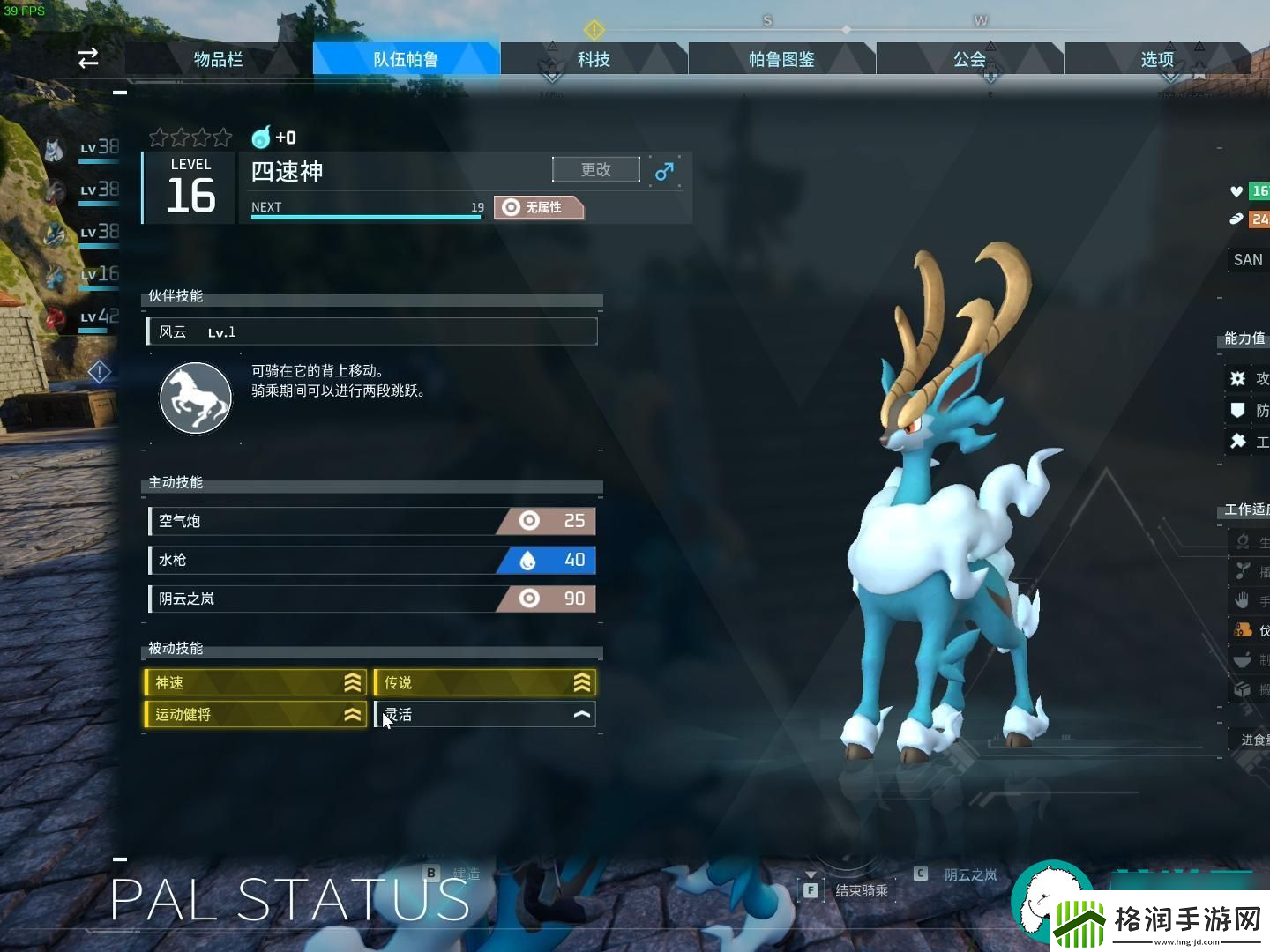Viewport: 1270px width, 952px height.
Task: Click the 神速 passive skill
Action: [x=255, y=682]
